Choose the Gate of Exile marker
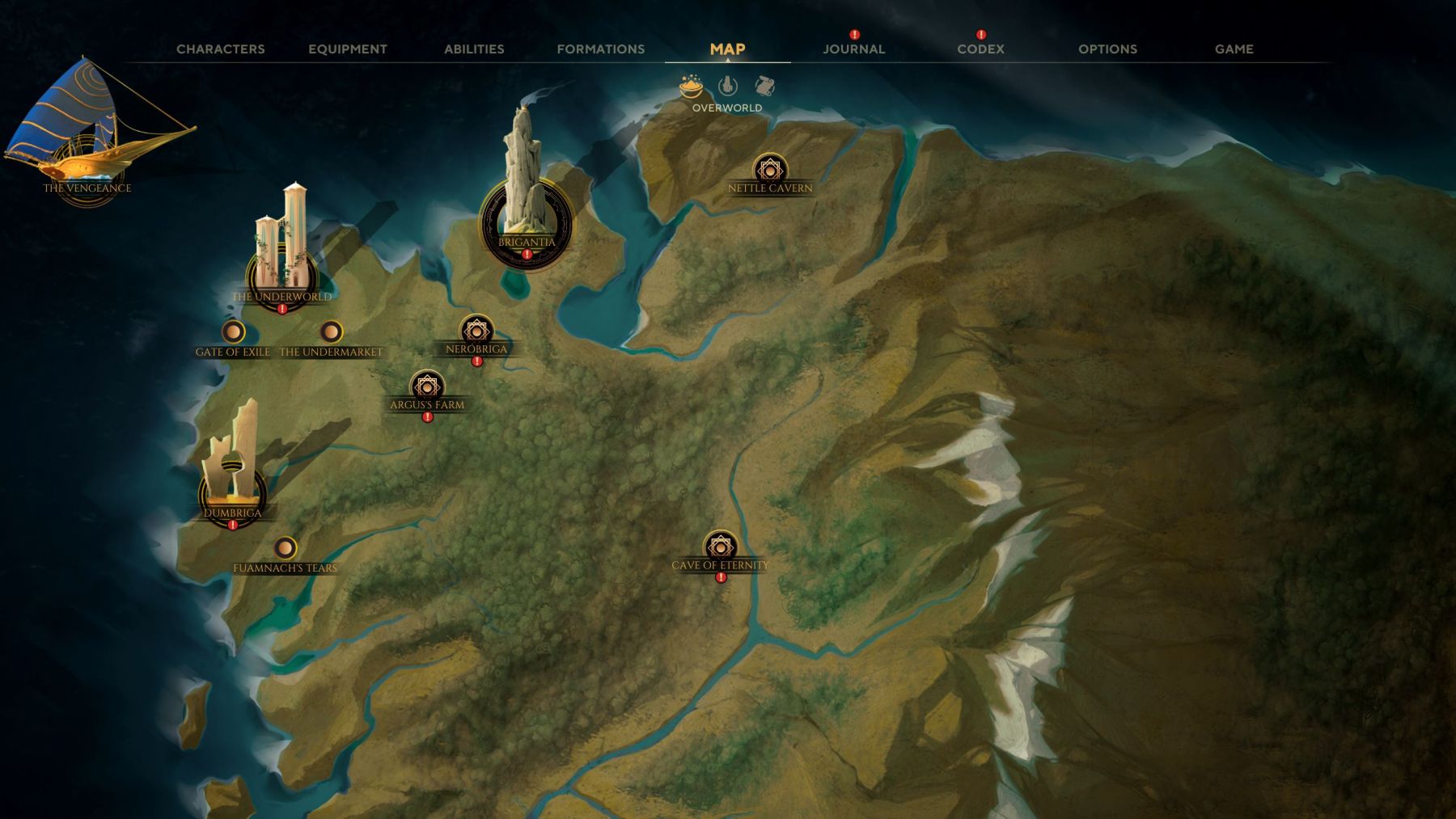The width and height of the screenshot is (1456, 819). pos(233,332)
